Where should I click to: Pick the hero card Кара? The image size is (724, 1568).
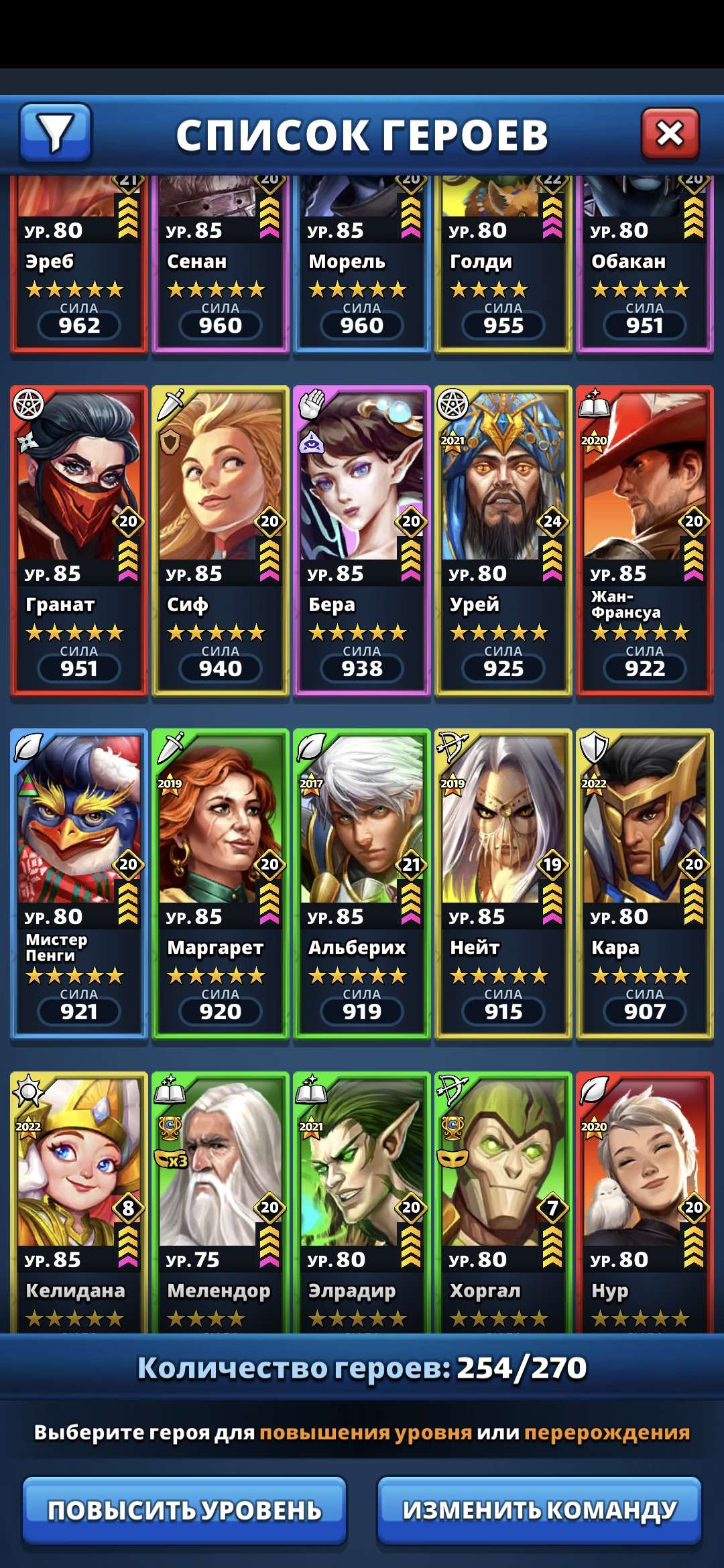(x=645, y=883)
